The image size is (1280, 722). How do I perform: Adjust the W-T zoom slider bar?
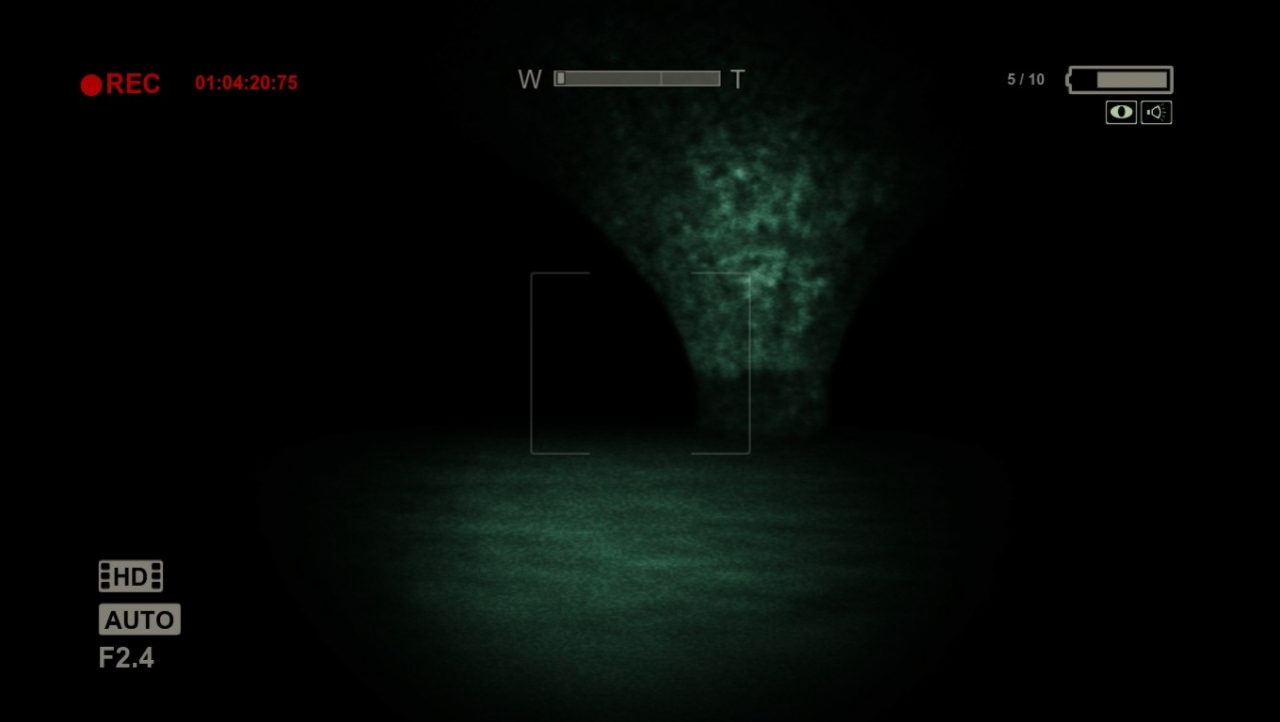coord(637,77)
